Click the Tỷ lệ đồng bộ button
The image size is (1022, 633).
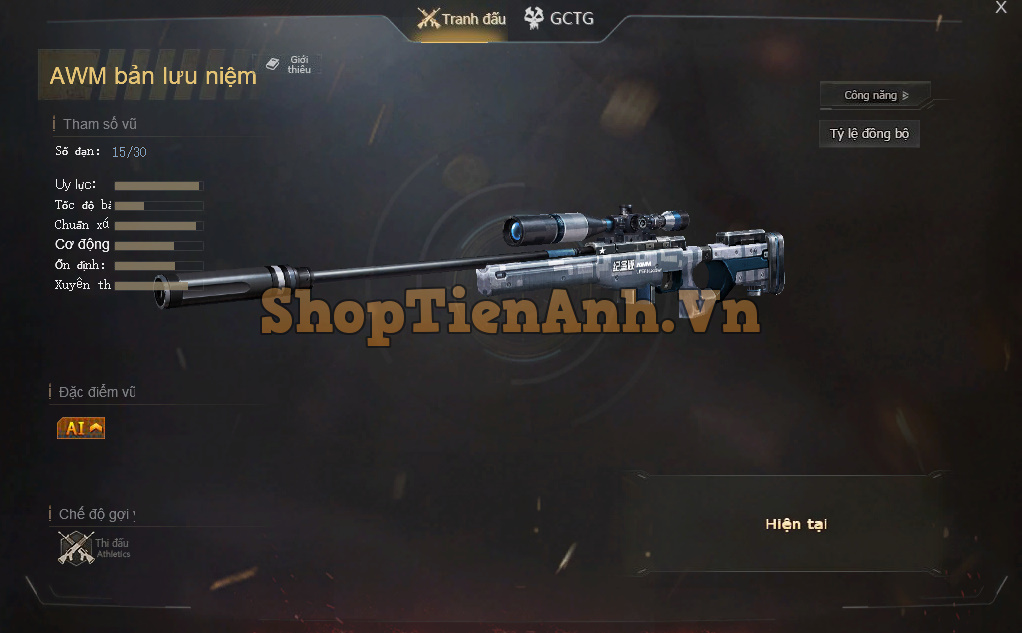click(x=869, y=134)
